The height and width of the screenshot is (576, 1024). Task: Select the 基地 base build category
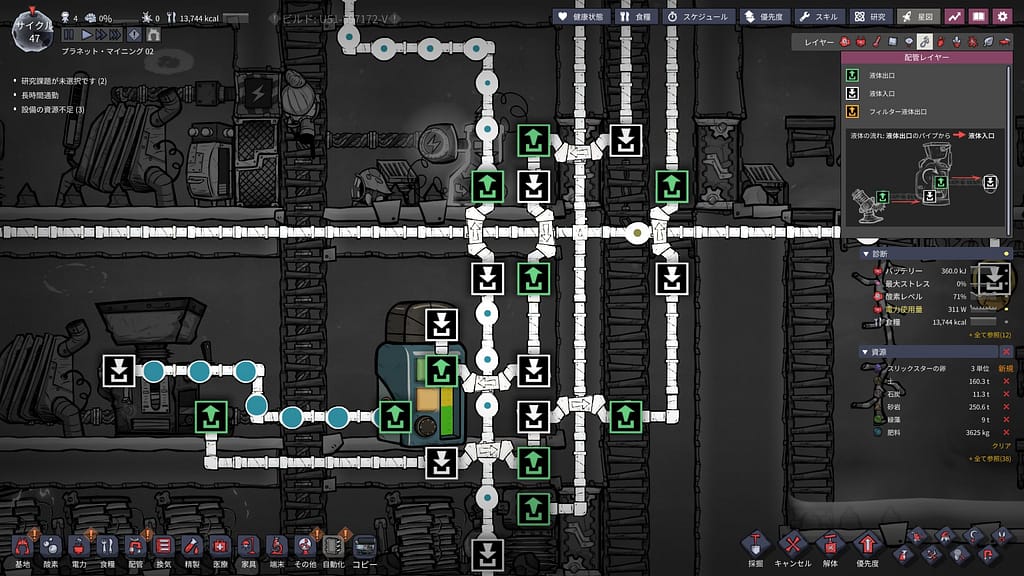point(22,548)
